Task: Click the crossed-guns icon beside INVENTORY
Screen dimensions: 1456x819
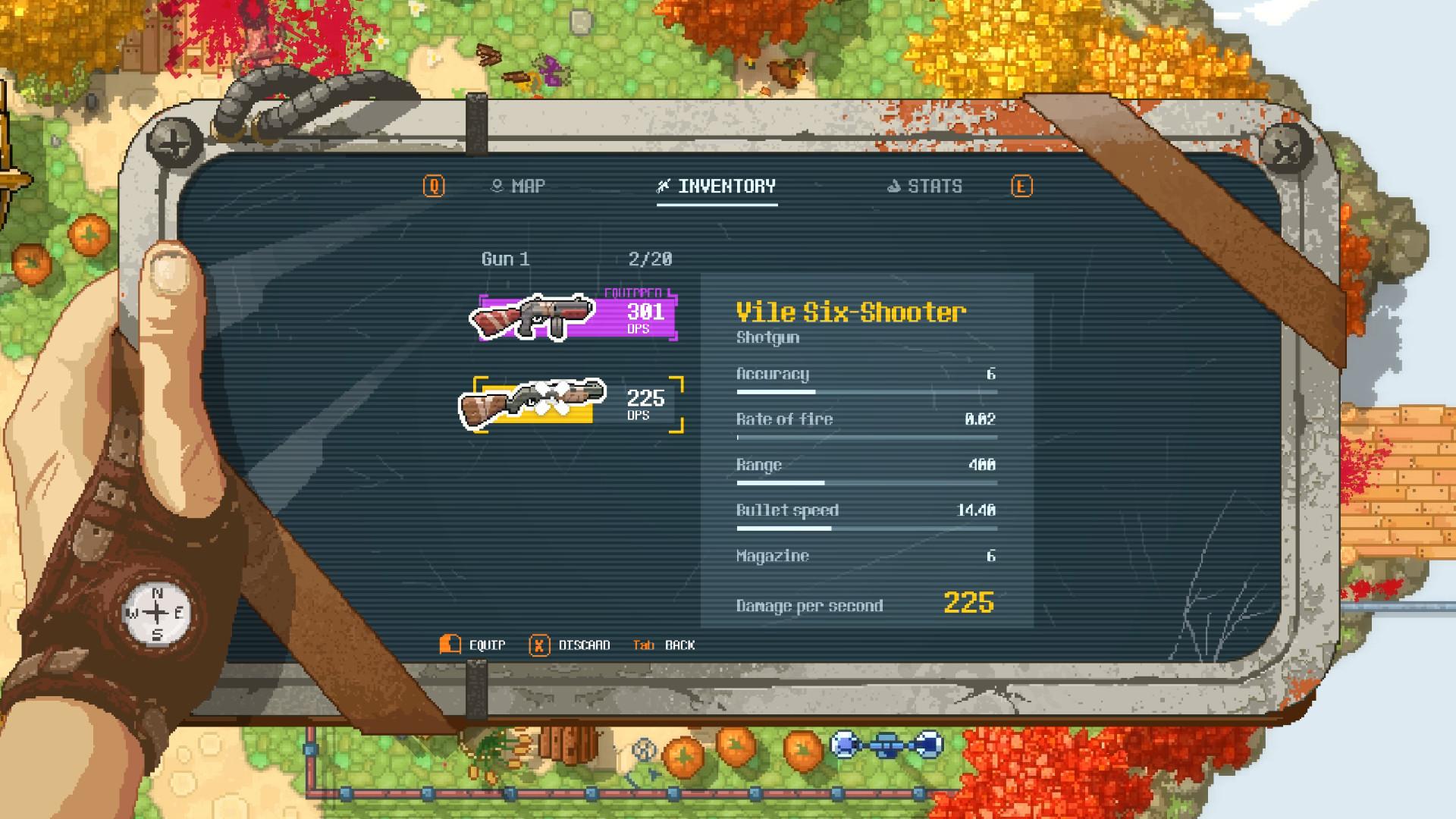Action: [x=662, y=185]
